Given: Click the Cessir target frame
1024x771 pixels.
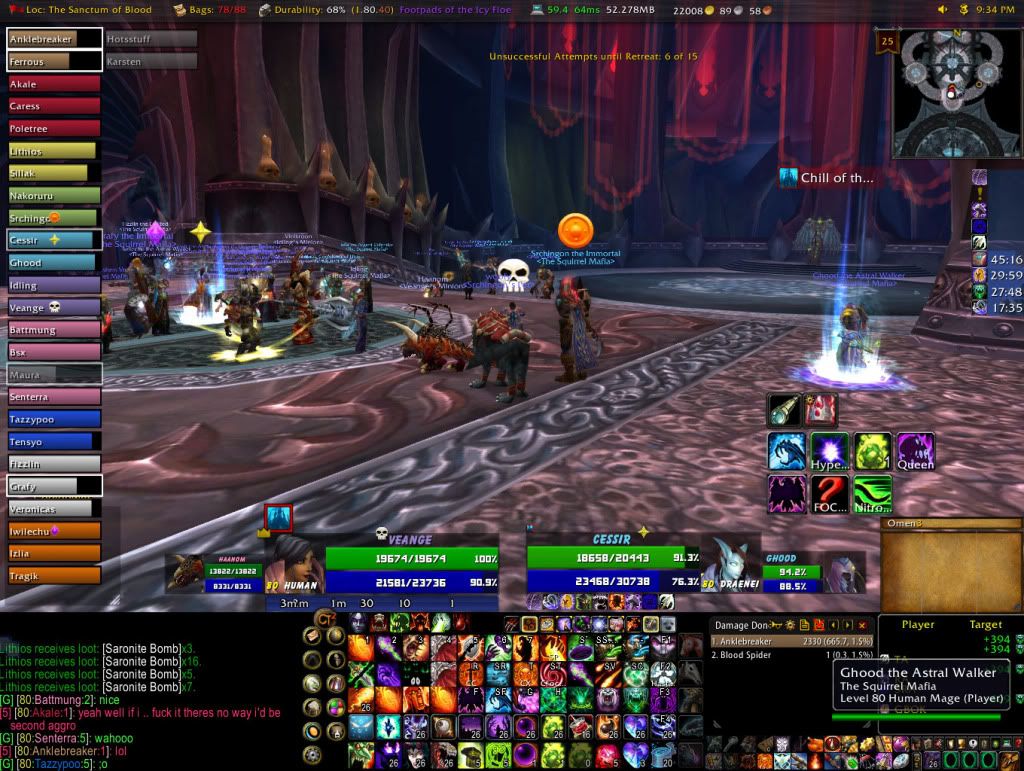Looking at the screenshot, I should coord(612,567).
